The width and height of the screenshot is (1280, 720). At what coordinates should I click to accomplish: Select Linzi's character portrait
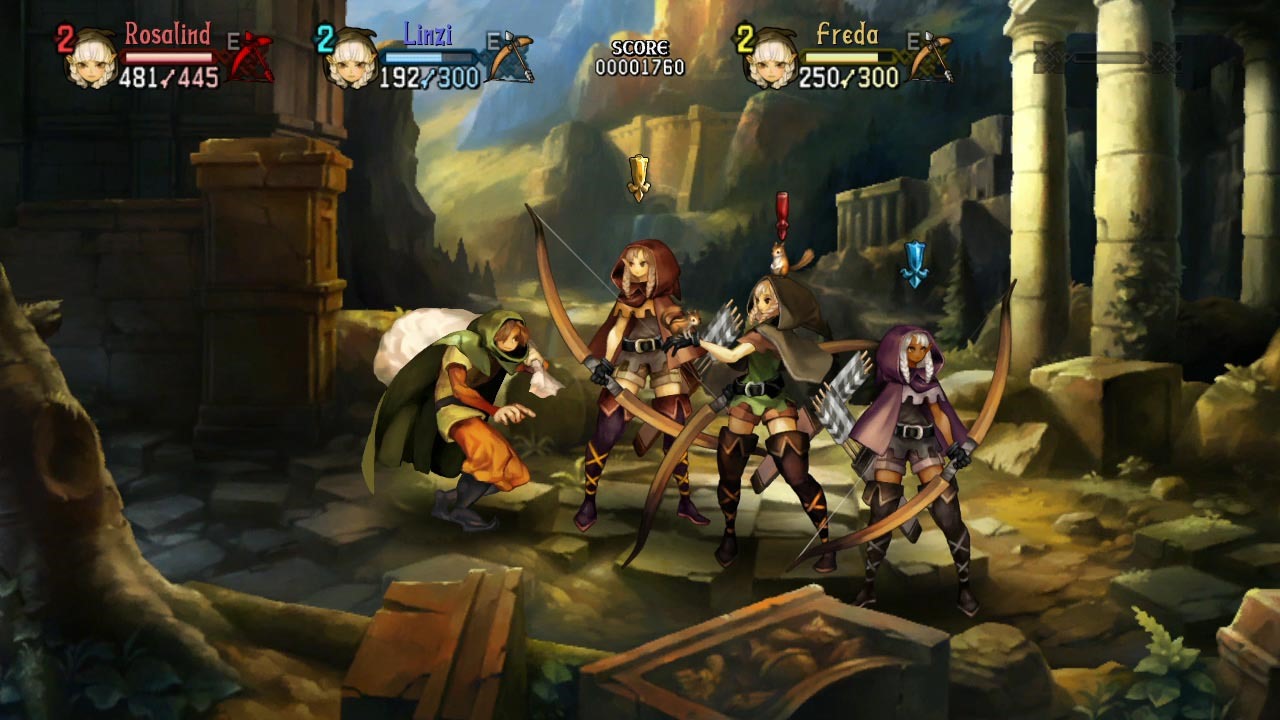tap(351, 60)
